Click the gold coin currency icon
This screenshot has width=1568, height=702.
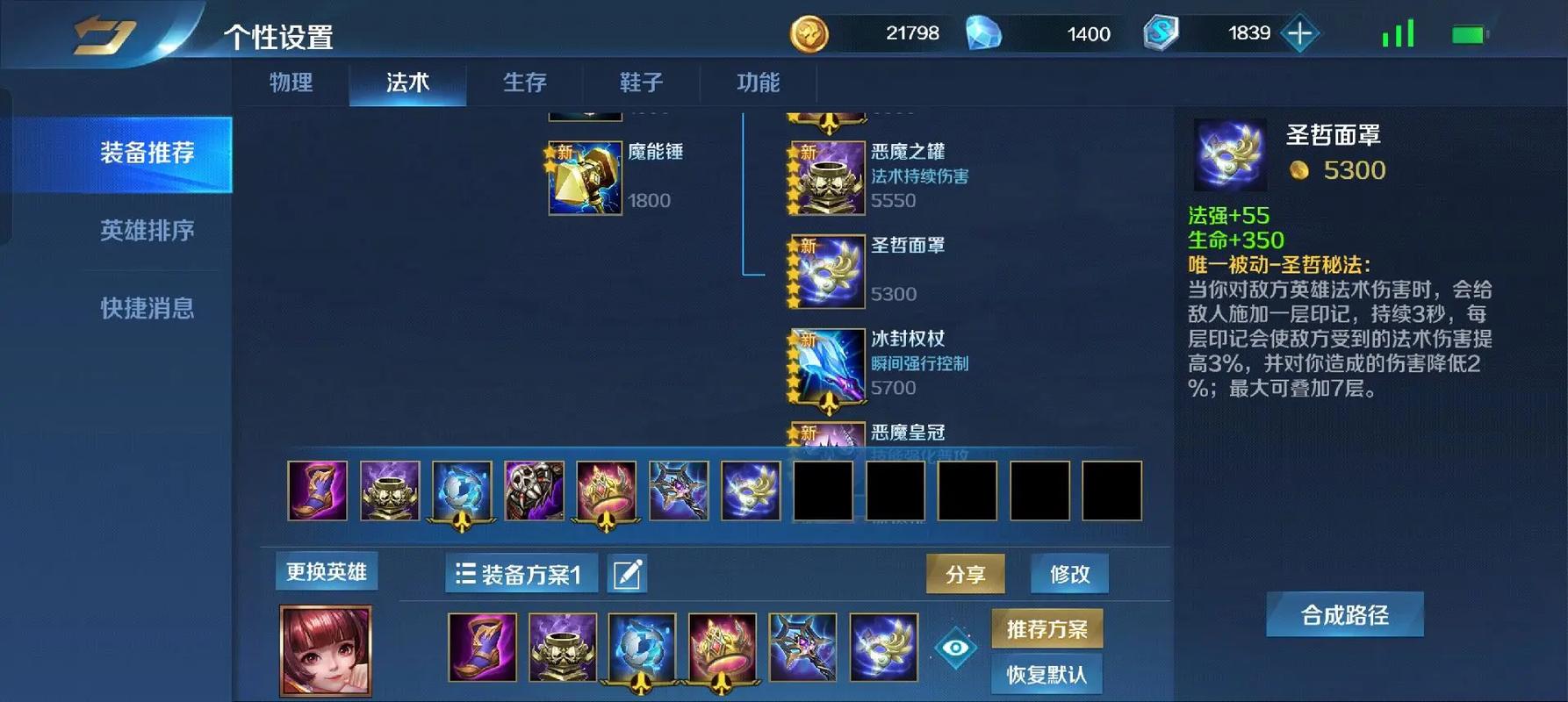(x=809, y=33)
